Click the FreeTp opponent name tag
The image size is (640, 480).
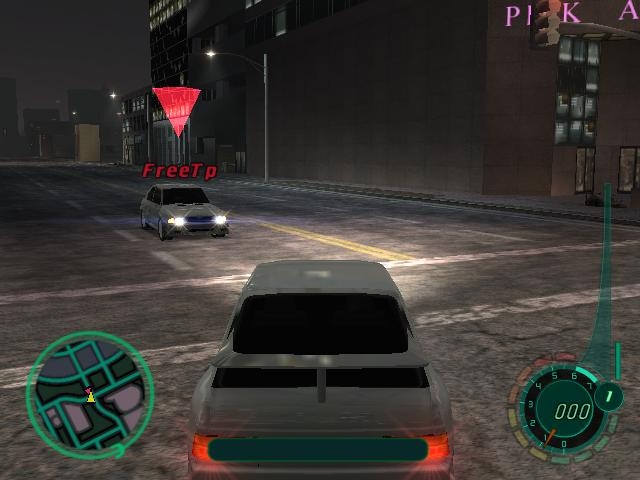click(179, 171)
